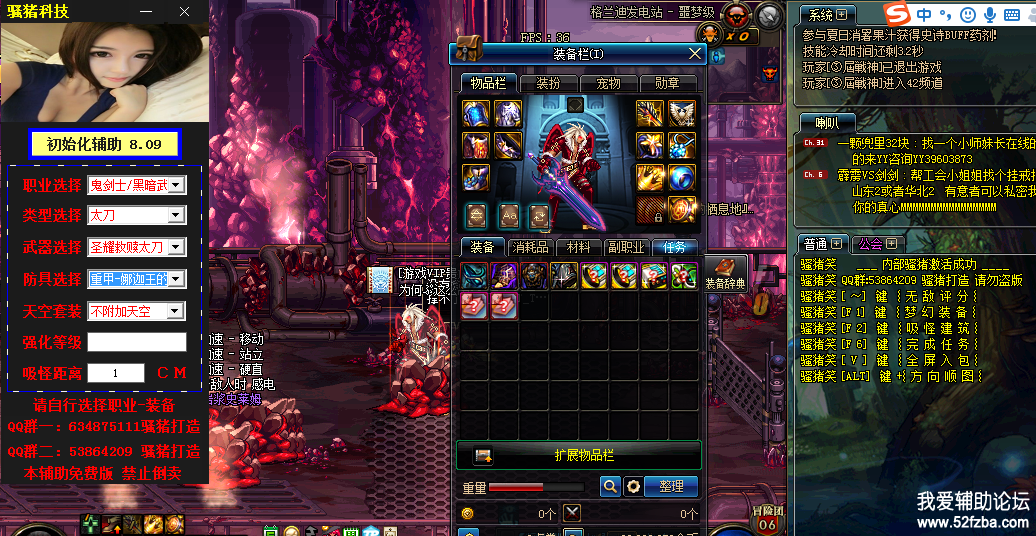The image size is (1036, 536).
Task: Close the equipment inventory window
Action: (x=695, y=53)
